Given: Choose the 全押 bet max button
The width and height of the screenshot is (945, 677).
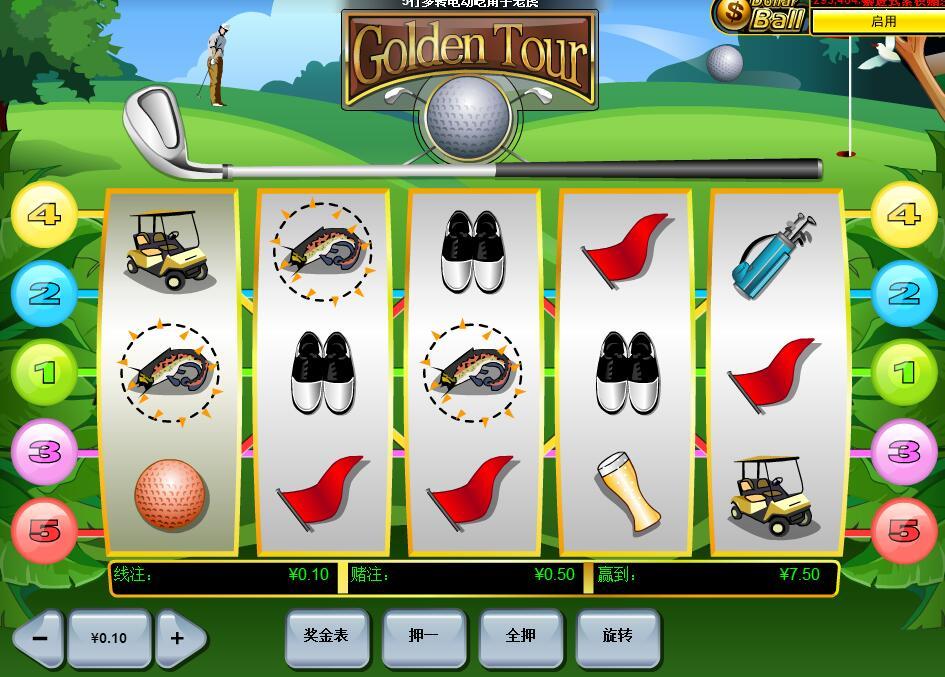Looking at the screenshot, I should [520, 637].
